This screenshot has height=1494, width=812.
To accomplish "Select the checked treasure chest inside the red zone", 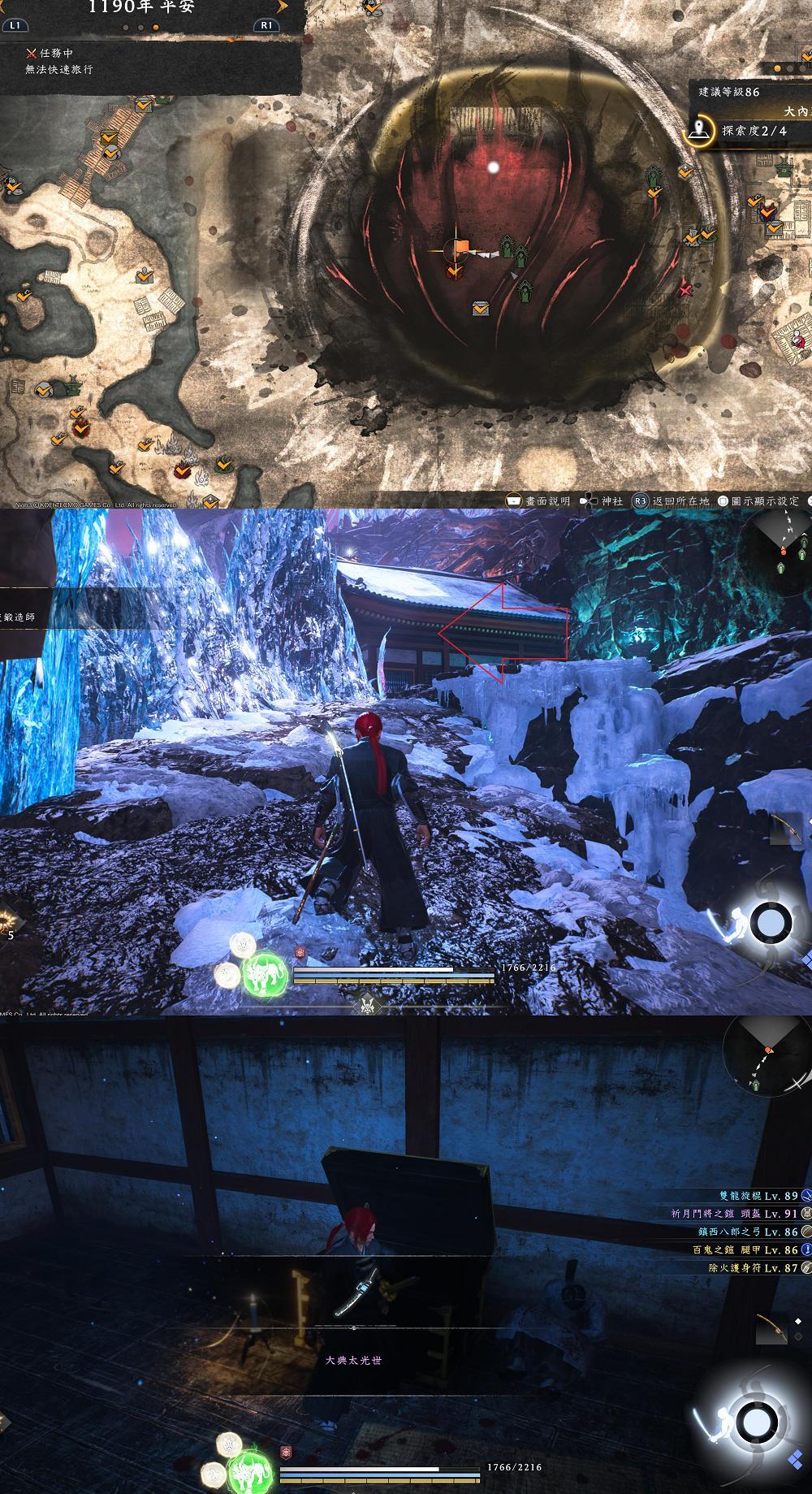I will (481, 308).
